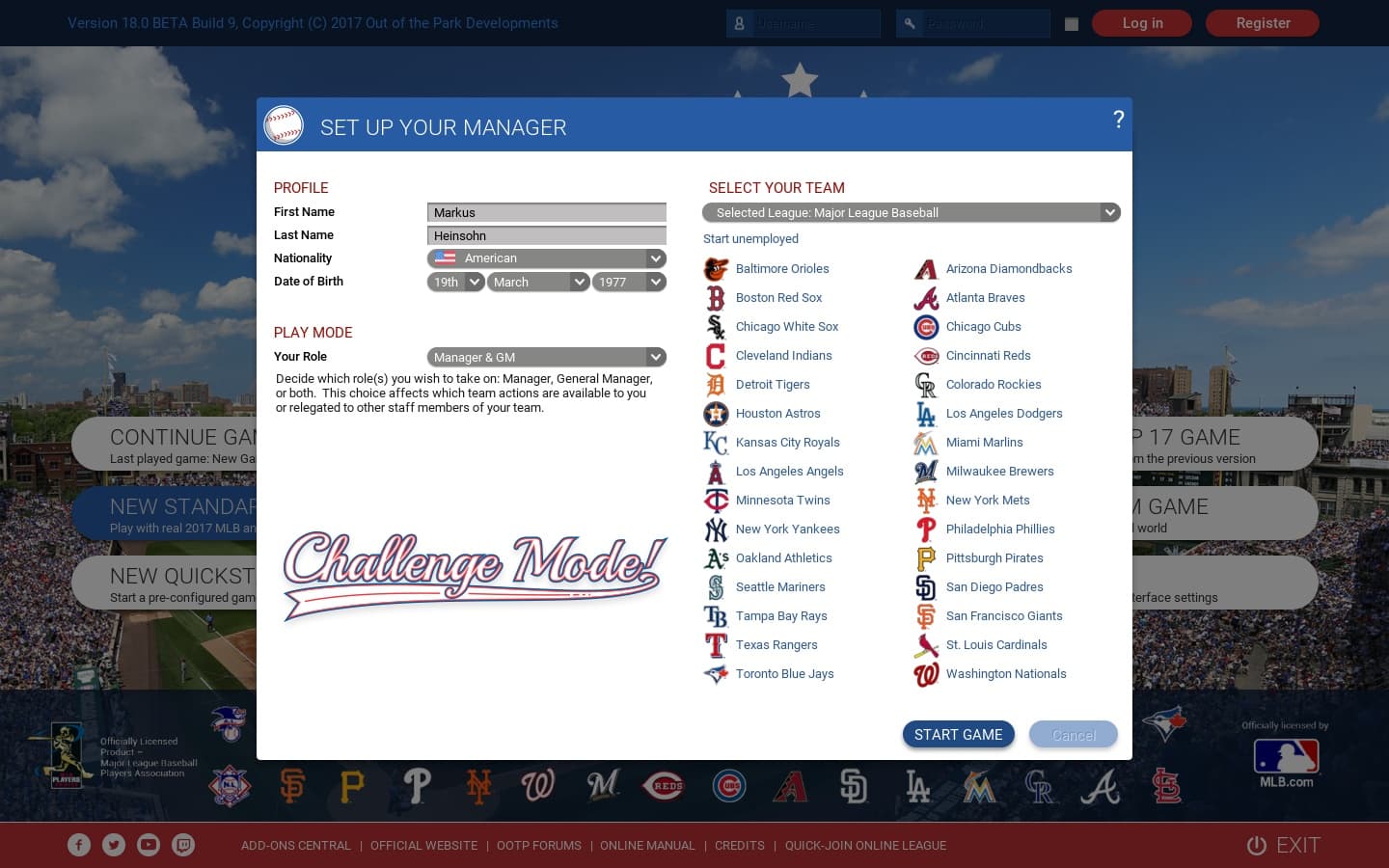Select the Chicago Cubs logo

point(925,327)
